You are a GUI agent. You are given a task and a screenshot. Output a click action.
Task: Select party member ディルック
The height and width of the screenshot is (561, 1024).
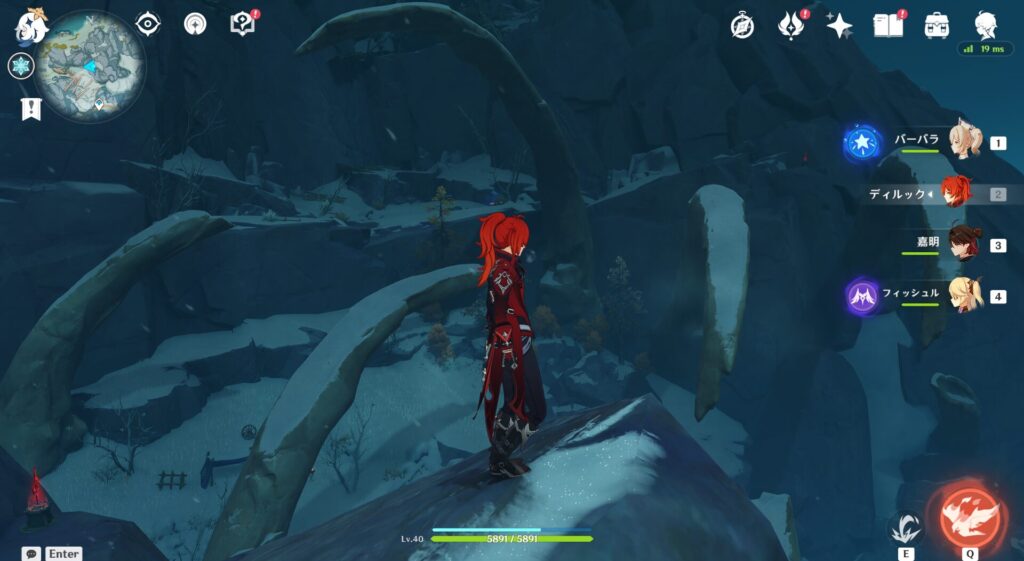pos(957,193)
